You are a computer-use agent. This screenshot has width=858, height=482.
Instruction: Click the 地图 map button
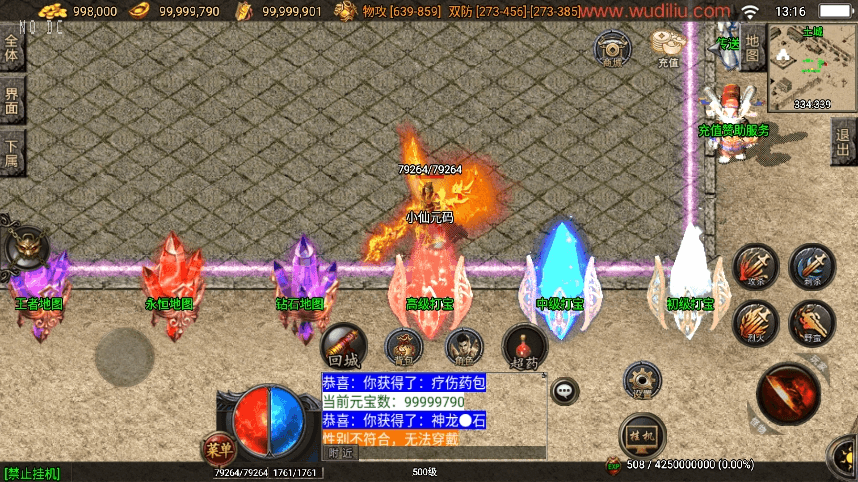(753, 47)
